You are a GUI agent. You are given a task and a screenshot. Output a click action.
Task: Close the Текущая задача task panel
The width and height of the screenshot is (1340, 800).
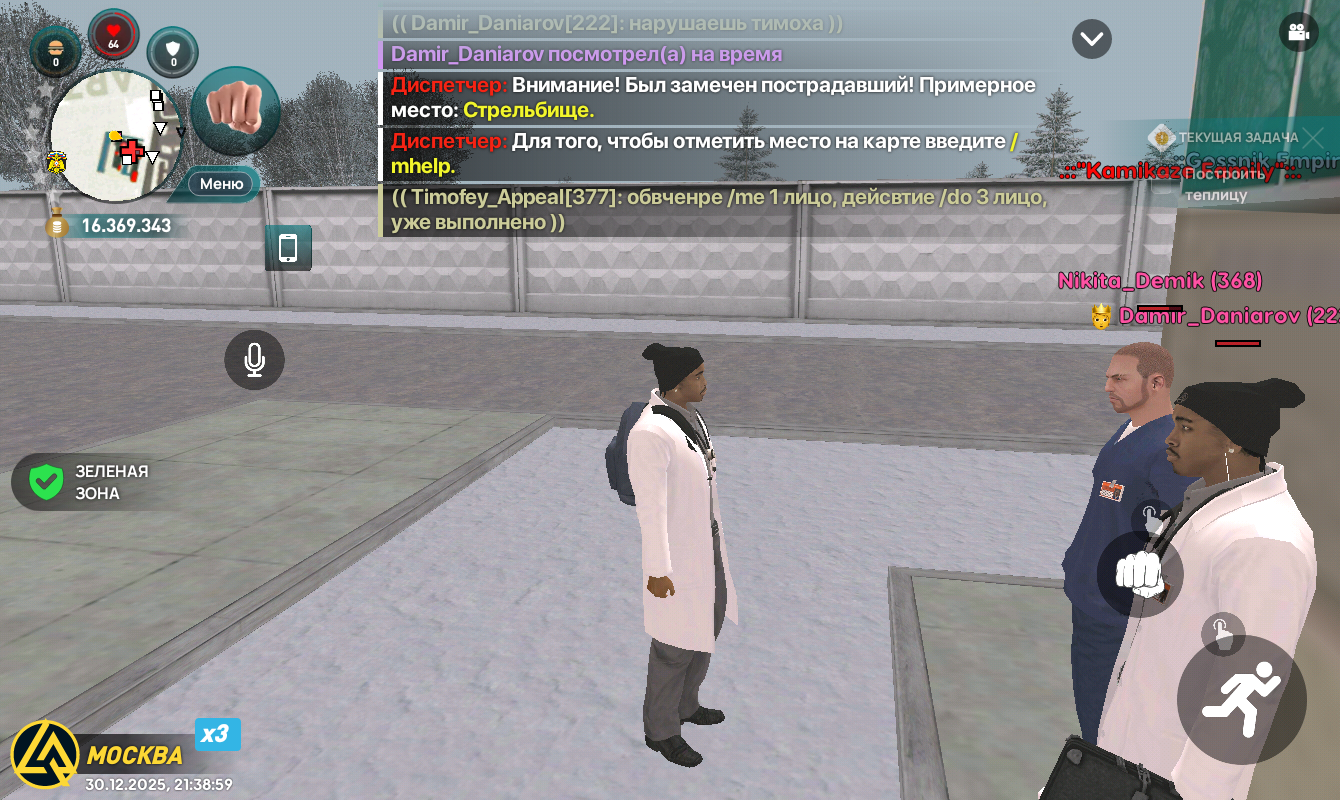pyautogui.click(x=1288, y=137)
